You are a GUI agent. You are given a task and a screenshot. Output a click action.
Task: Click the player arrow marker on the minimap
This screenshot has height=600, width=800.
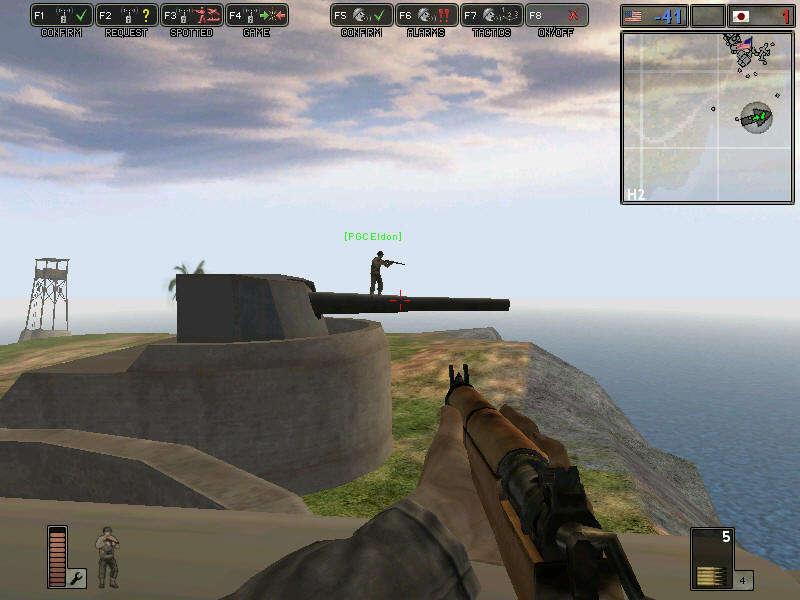pyautogui.click(x=757, y=118)
